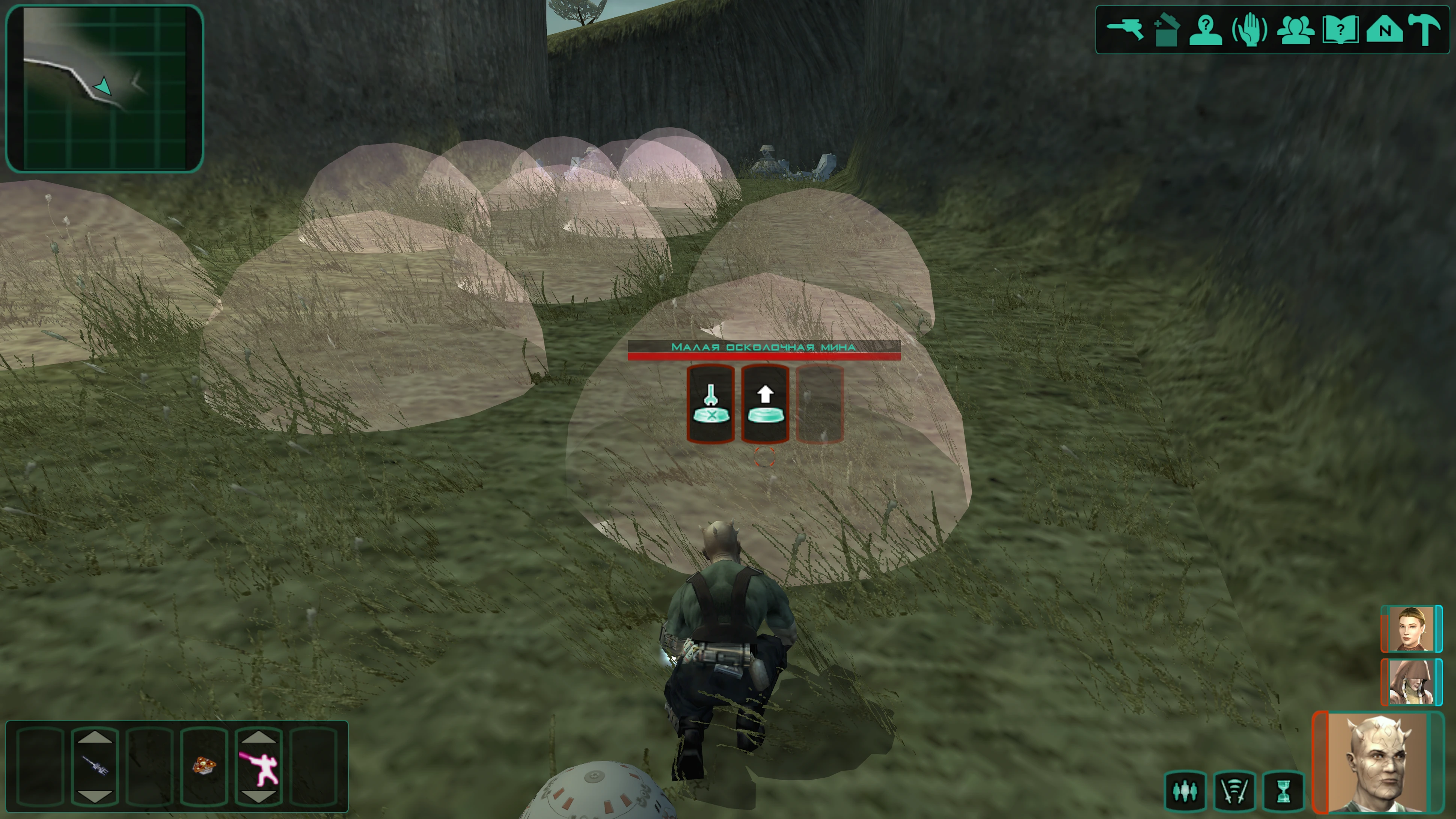
Task: Cycle up the pink combat ability slot
Action: pyautogui.click(x=258, y=736)
